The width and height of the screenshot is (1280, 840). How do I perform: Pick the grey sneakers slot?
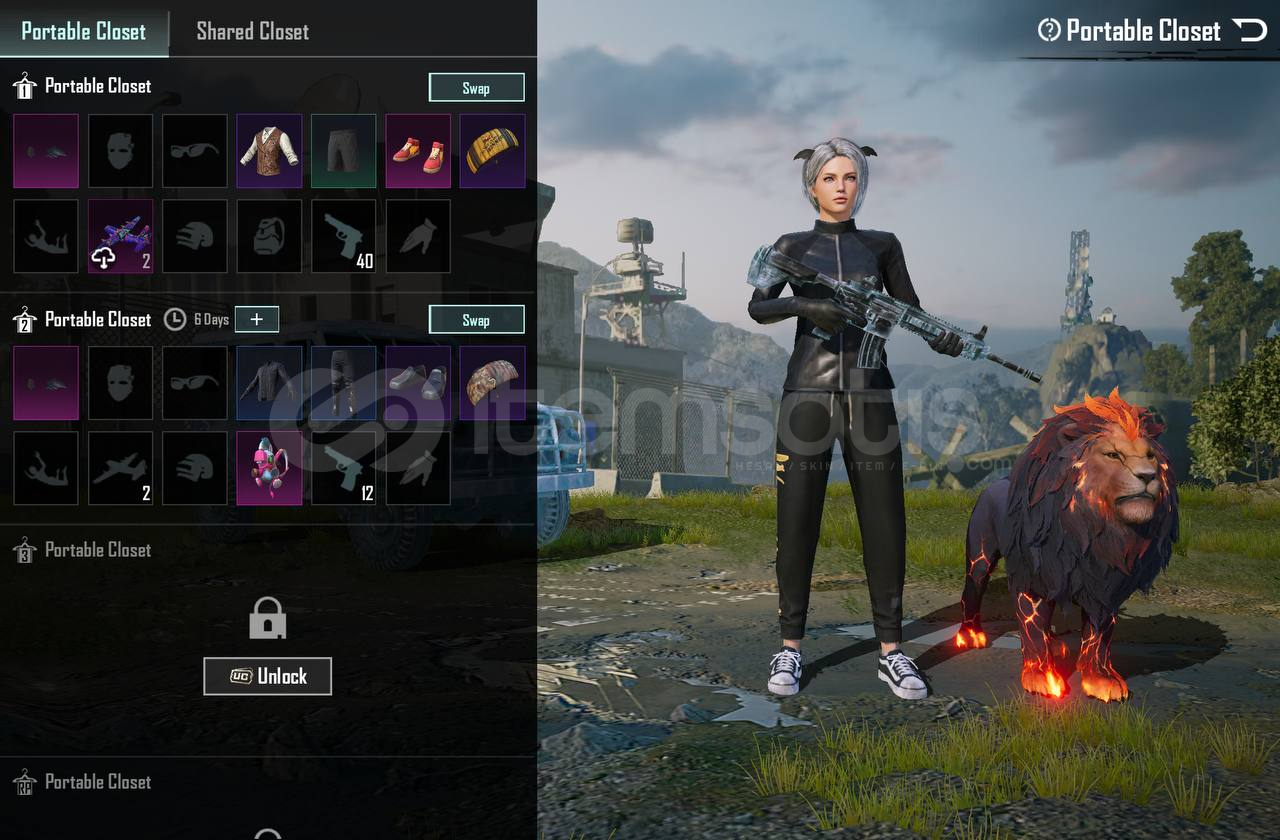(x=418, y=383)
